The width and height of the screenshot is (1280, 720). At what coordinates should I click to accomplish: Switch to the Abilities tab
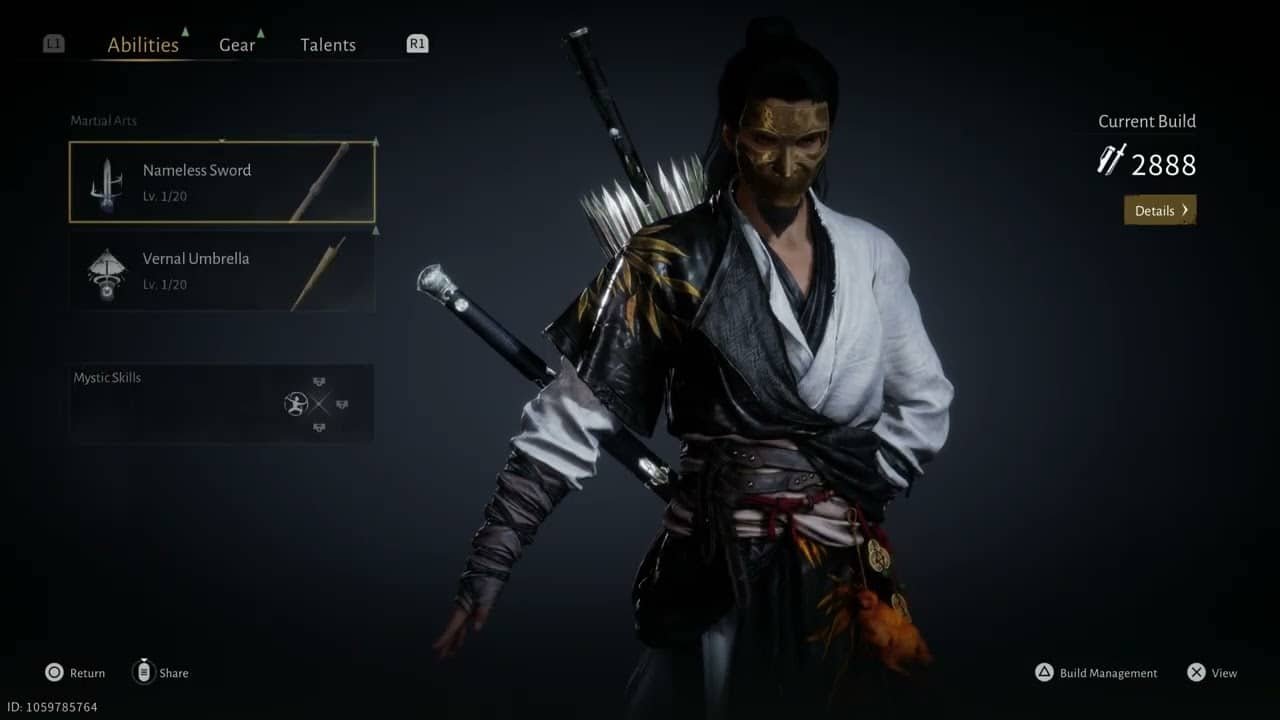pyautogui.click(x=143, y=45)
